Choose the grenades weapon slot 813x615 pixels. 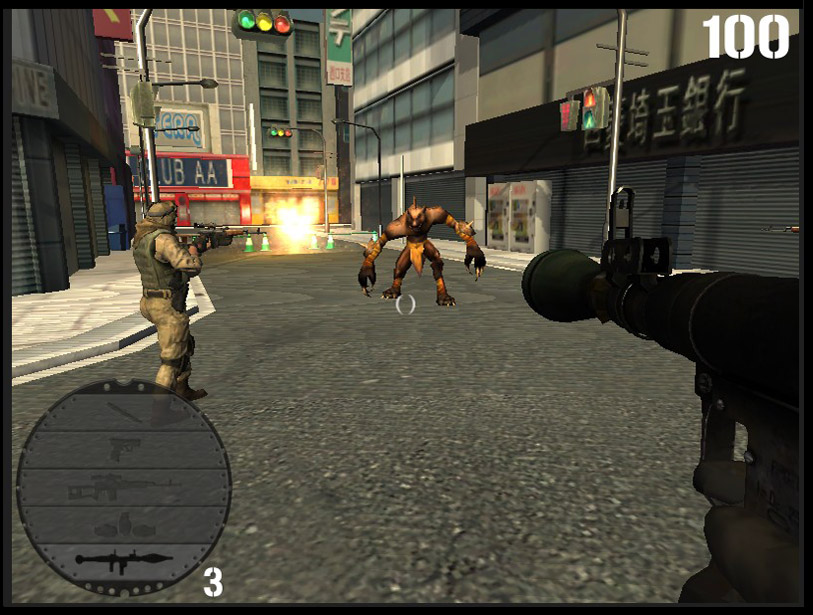click(x=124, y=524)
